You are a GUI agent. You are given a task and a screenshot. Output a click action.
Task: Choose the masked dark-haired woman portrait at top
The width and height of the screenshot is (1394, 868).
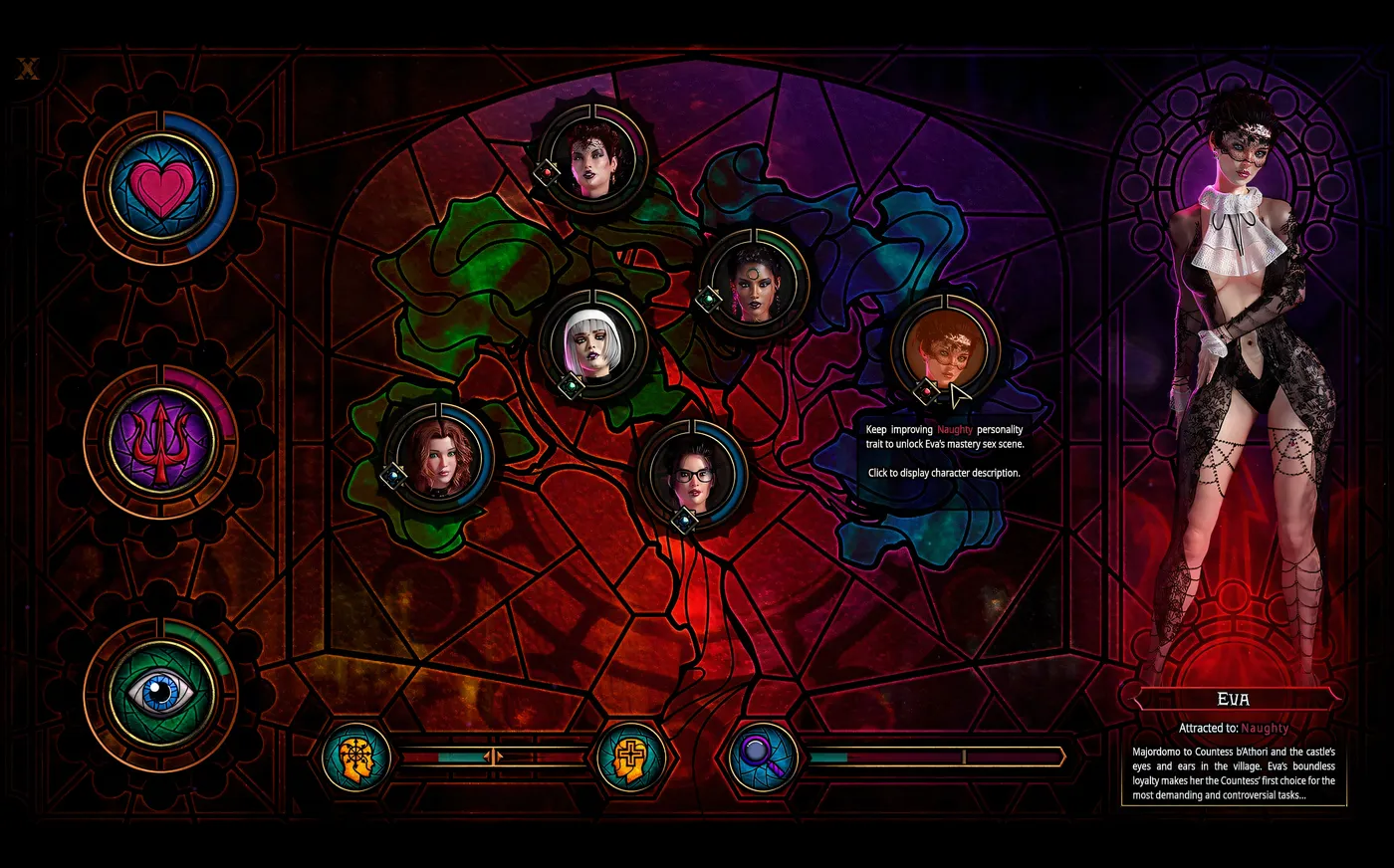(x=594, y=159)
